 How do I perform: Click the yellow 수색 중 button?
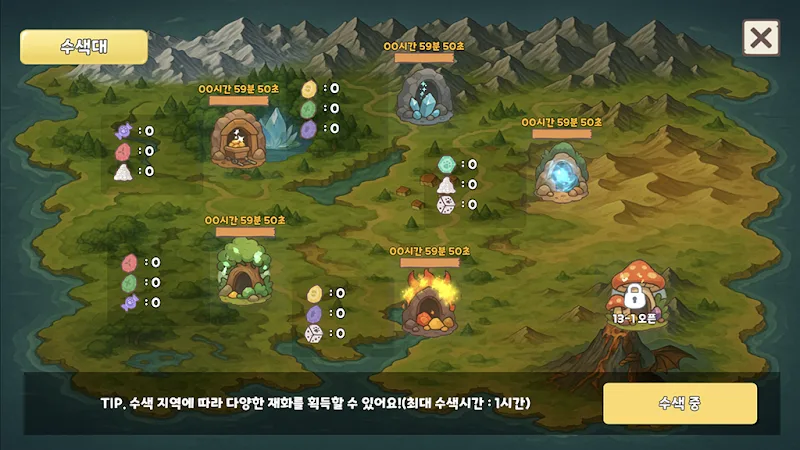click(679, 403)
